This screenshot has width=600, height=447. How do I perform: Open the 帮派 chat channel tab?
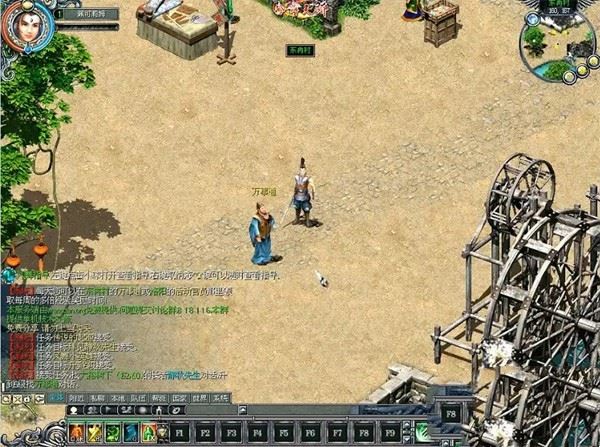160,397
